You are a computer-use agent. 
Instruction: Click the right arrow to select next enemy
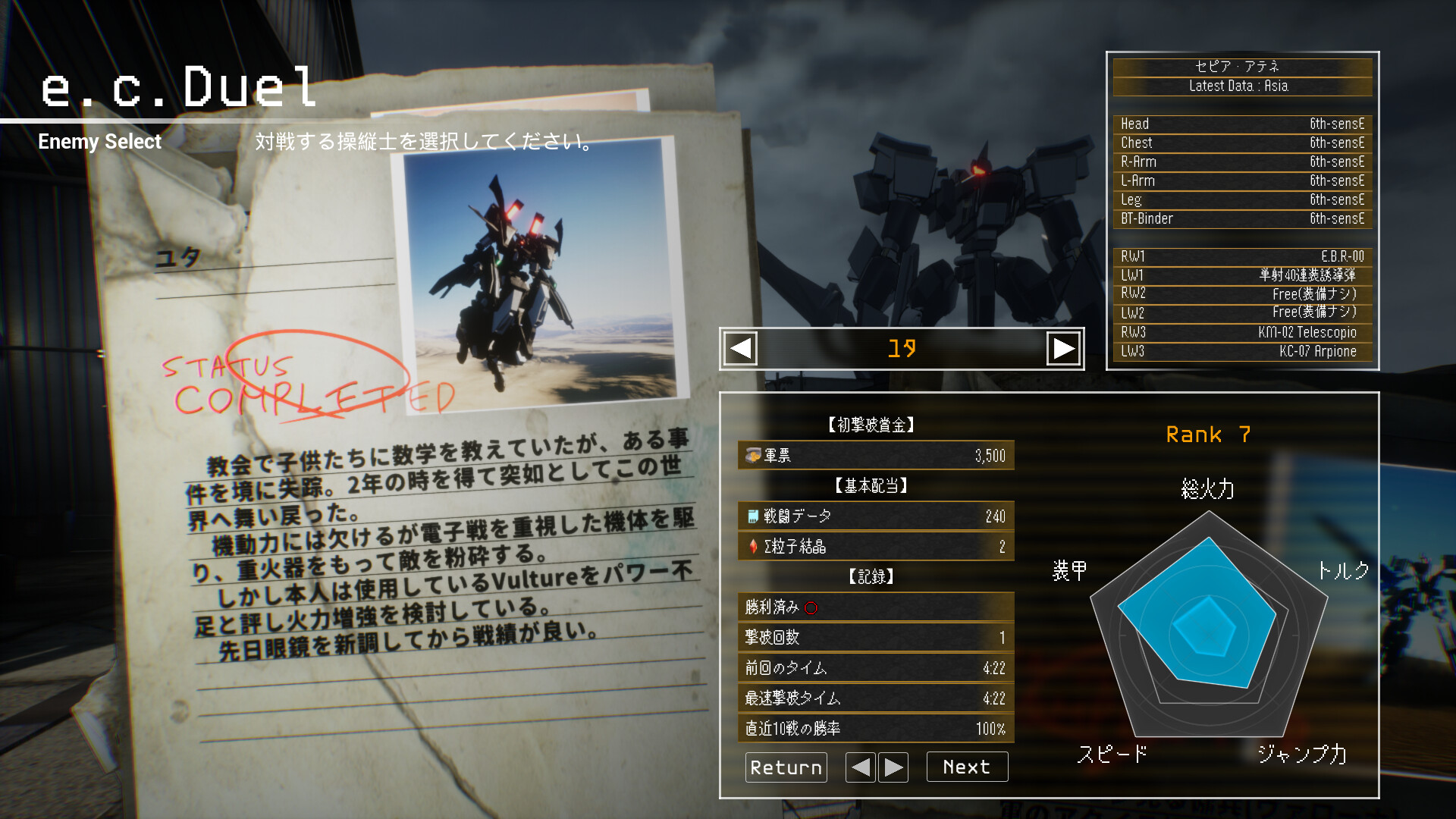tap(1064, 348)
